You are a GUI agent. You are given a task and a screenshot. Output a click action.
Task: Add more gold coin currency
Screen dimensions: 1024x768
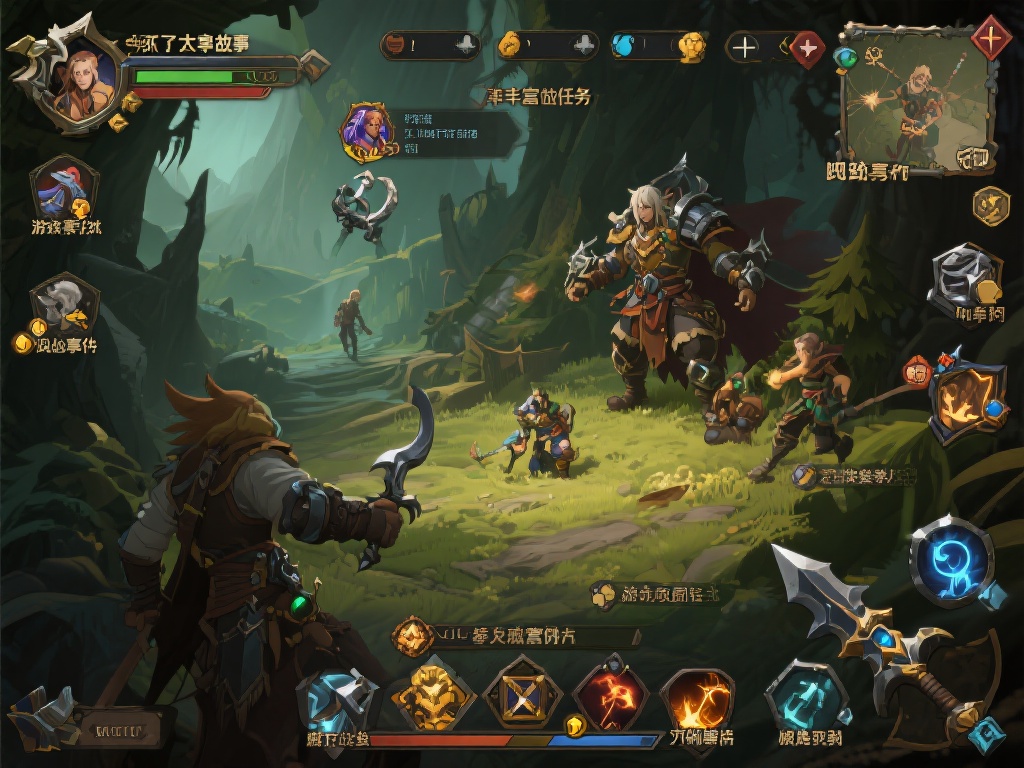pos(585,45)
